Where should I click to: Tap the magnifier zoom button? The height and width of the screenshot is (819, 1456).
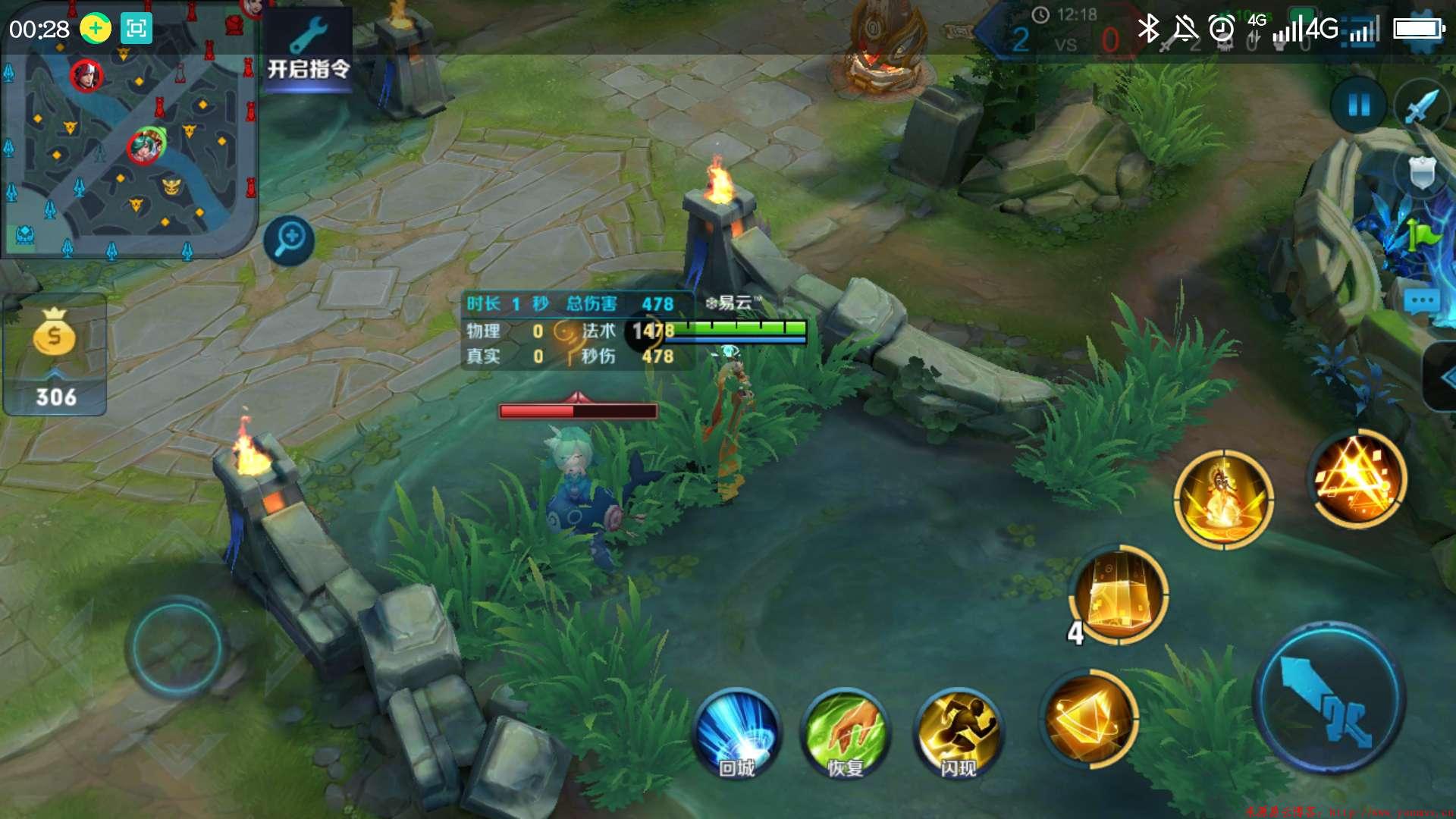[289, 240]
